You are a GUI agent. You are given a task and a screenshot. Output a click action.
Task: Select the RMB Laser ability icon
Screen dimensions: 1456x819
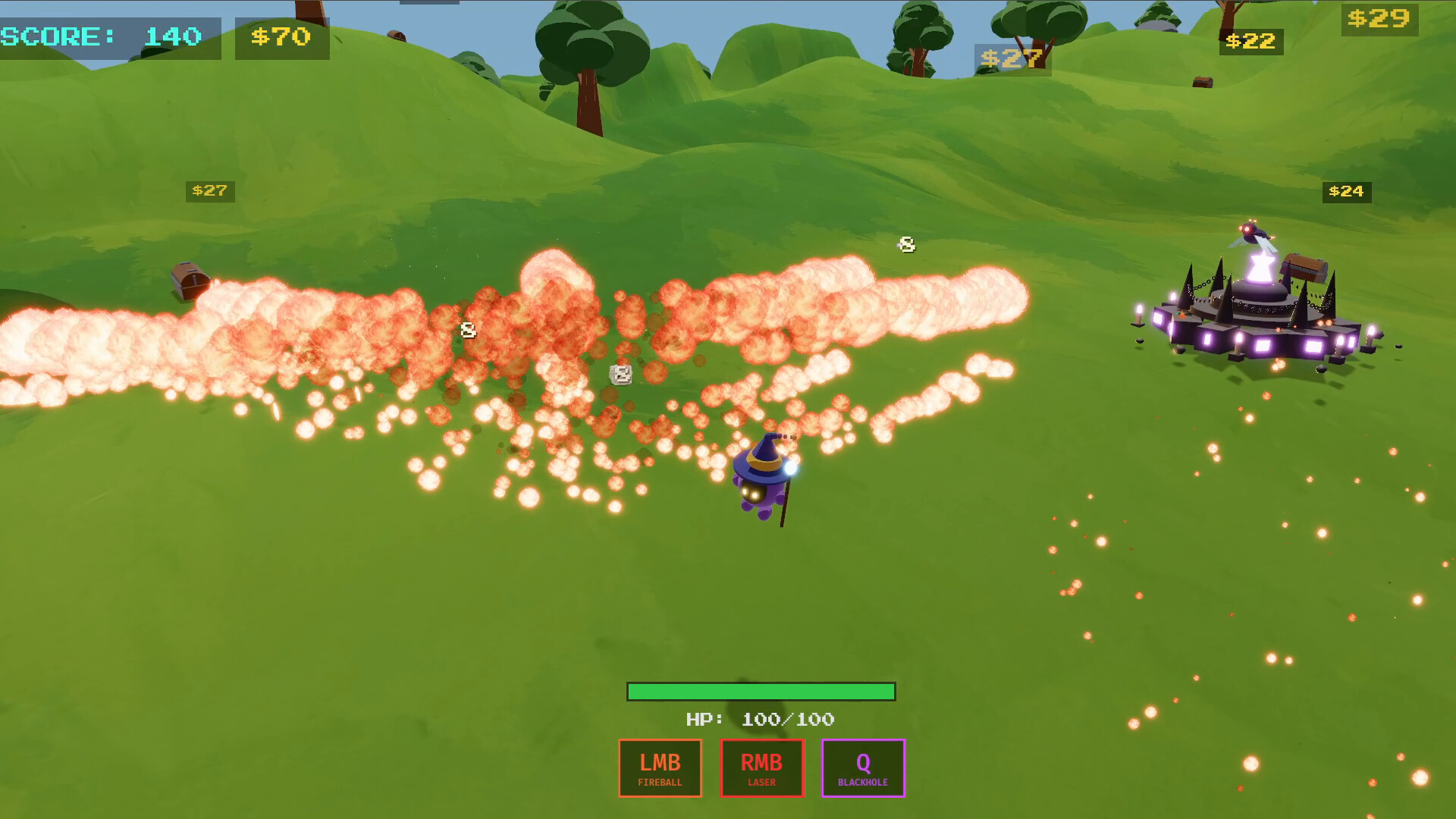(x=761, y=767)
